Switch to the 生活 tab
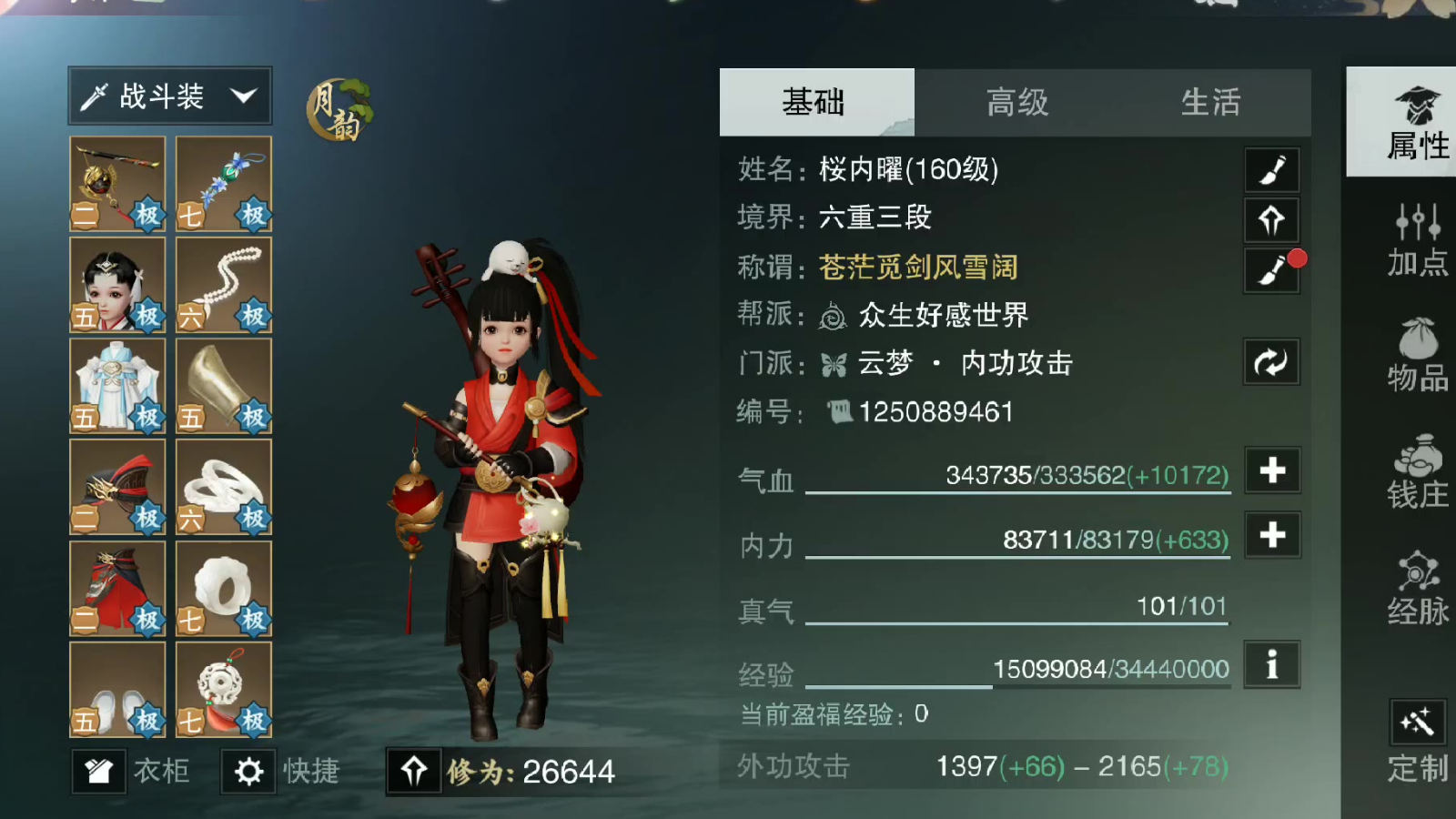 click(x=1212, y=103)
